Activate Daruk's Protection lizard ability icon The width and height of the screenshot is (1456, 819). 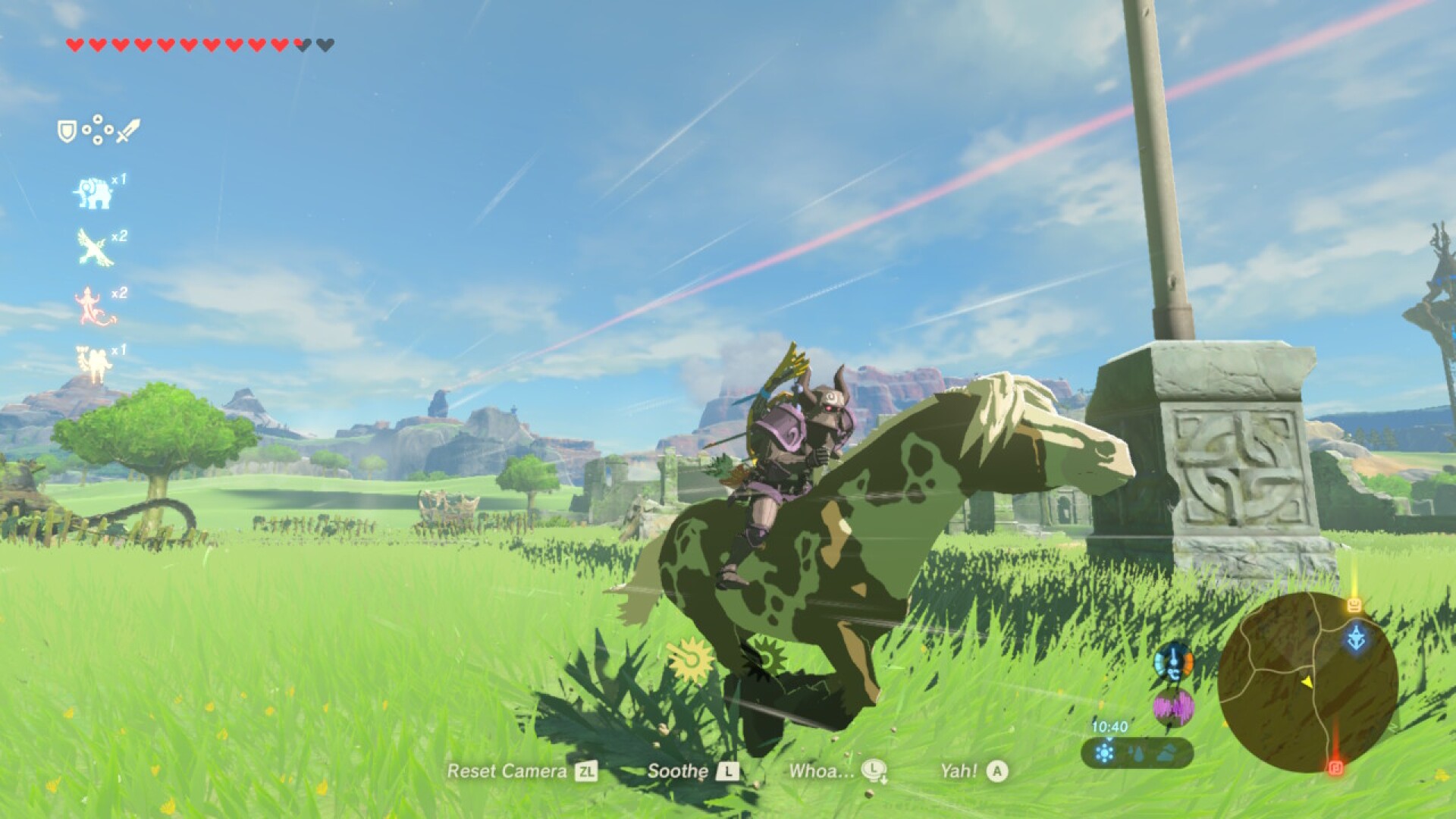click(95, 303)
